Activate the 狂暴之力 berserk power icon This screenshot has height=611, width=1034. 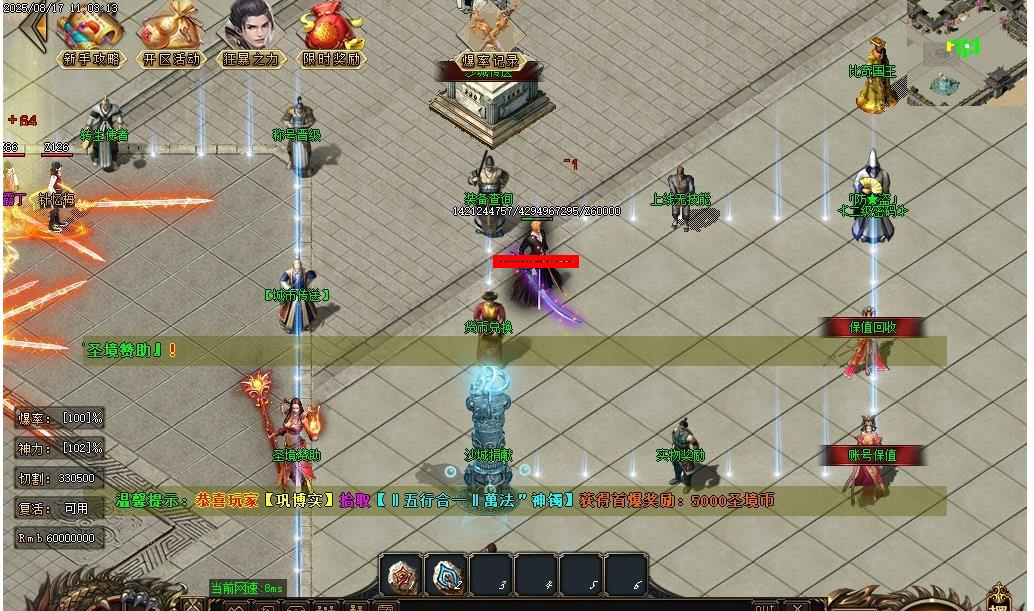coord(250,34)
